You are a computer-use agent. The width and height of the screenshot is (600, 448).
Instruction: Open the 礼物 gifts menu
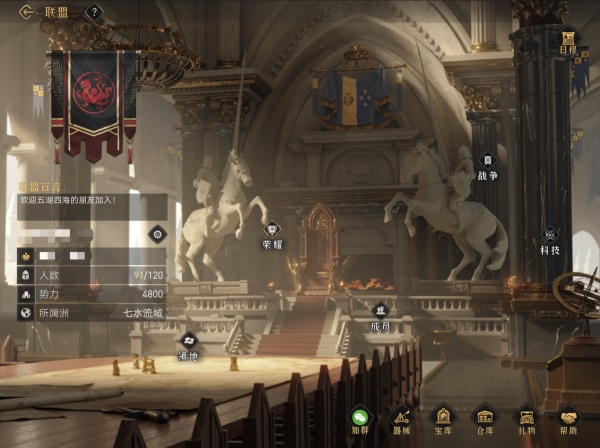526,420
